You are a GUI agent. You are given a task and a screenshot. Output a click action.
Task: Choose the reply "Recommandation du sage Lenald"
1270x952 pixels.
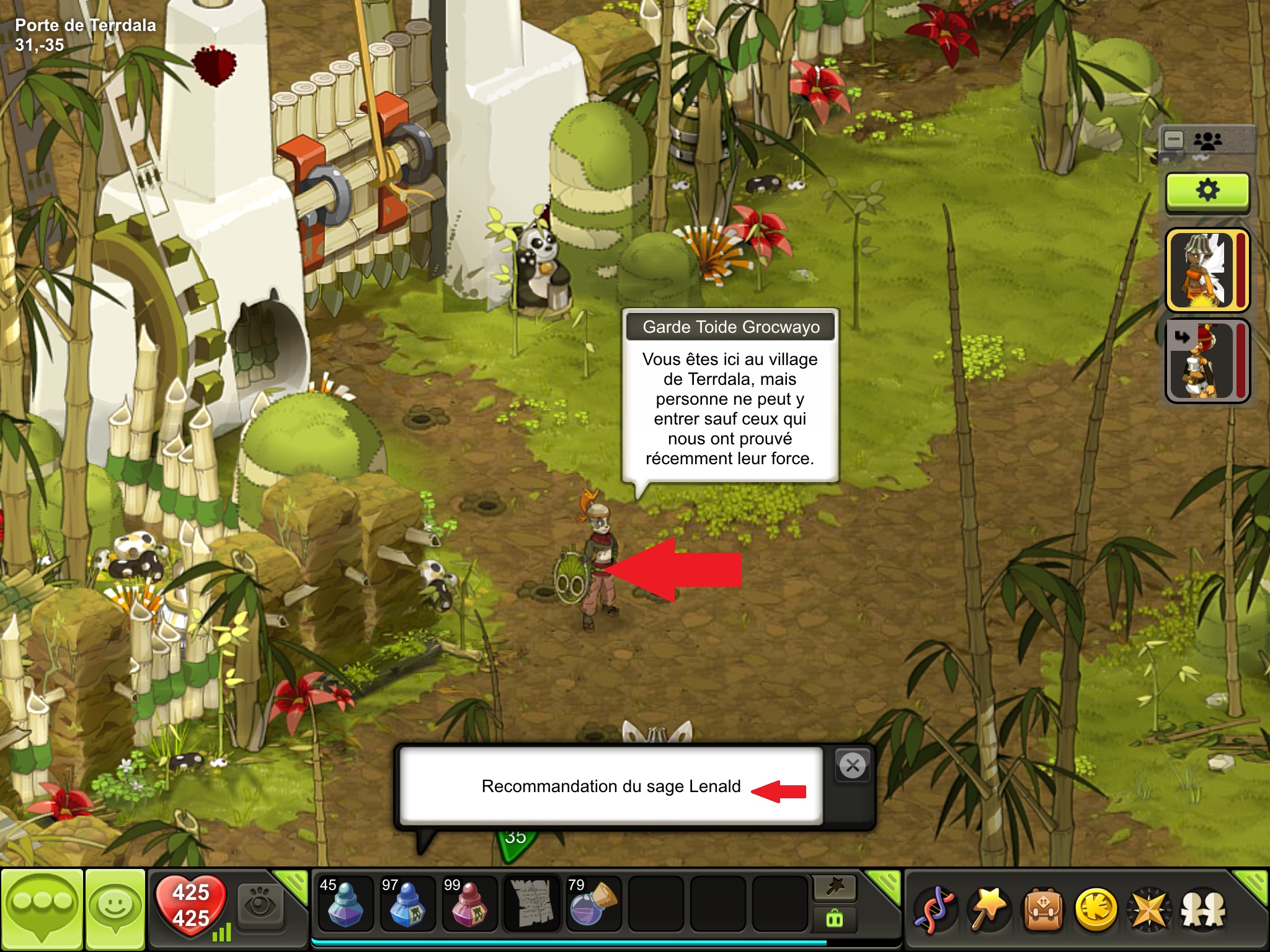611,786
